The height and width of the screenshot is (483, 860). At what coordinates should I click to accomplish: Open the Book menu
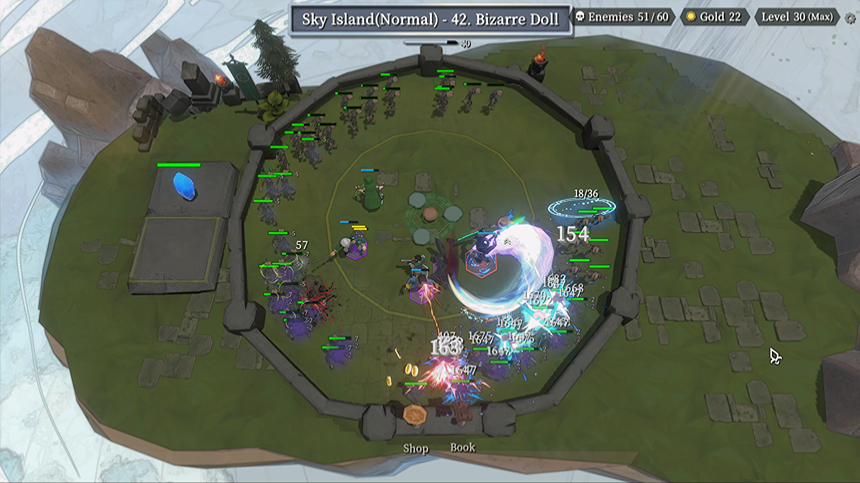pos(462,447)
